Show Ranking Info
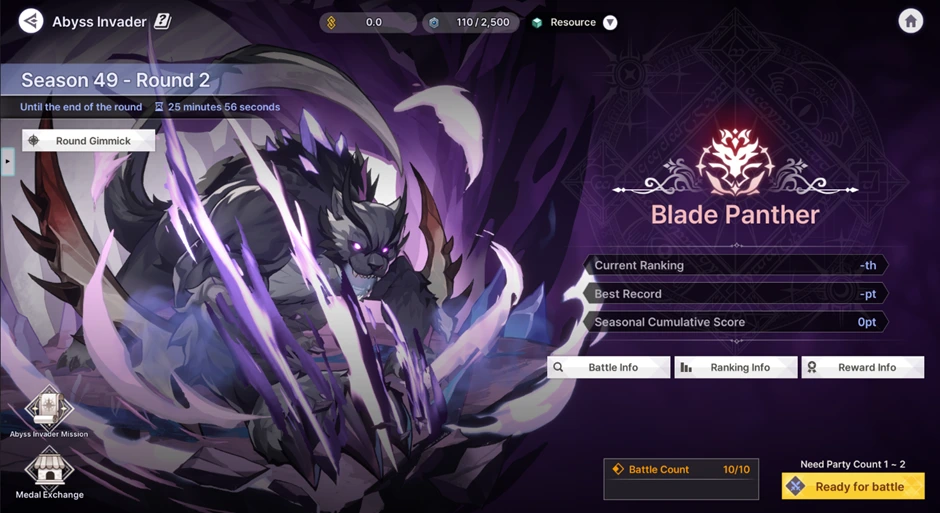940x513 pixels. click(736, 368)
